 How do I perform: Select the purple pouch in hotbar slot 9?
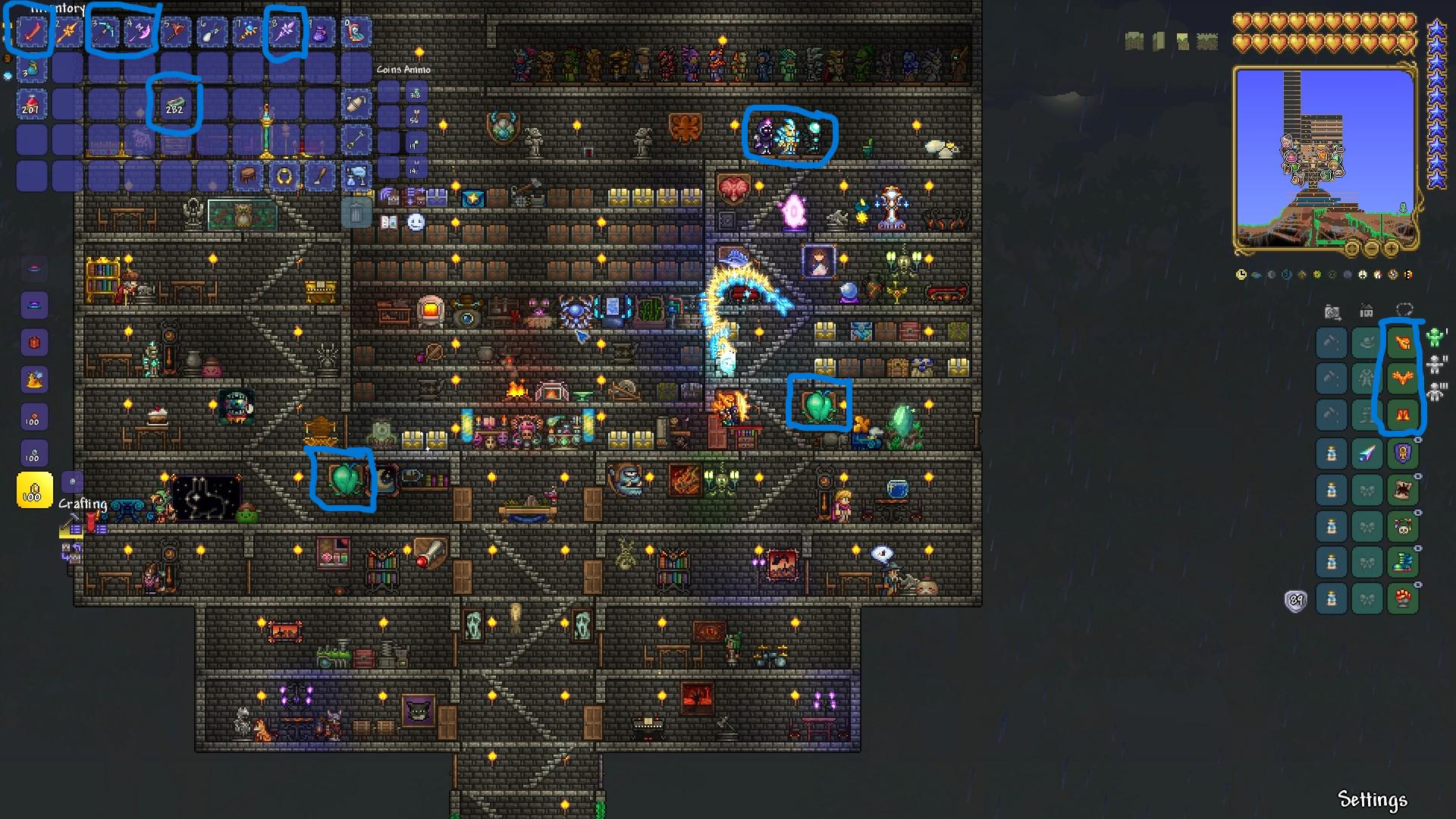tap(321, 33)
